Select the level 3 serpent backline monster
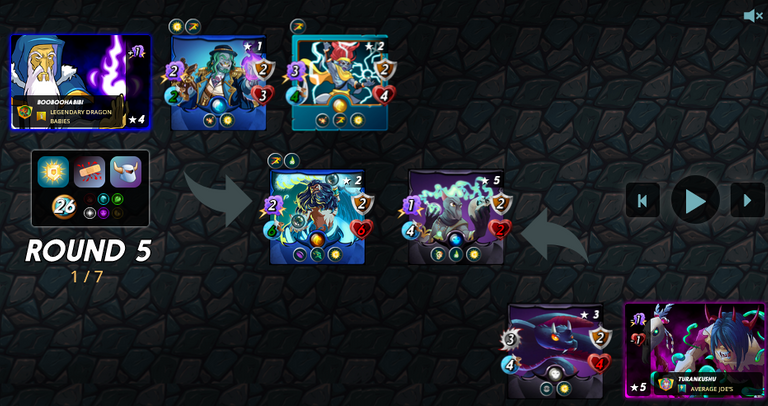 pyautogui.click(x=555, y=350)
